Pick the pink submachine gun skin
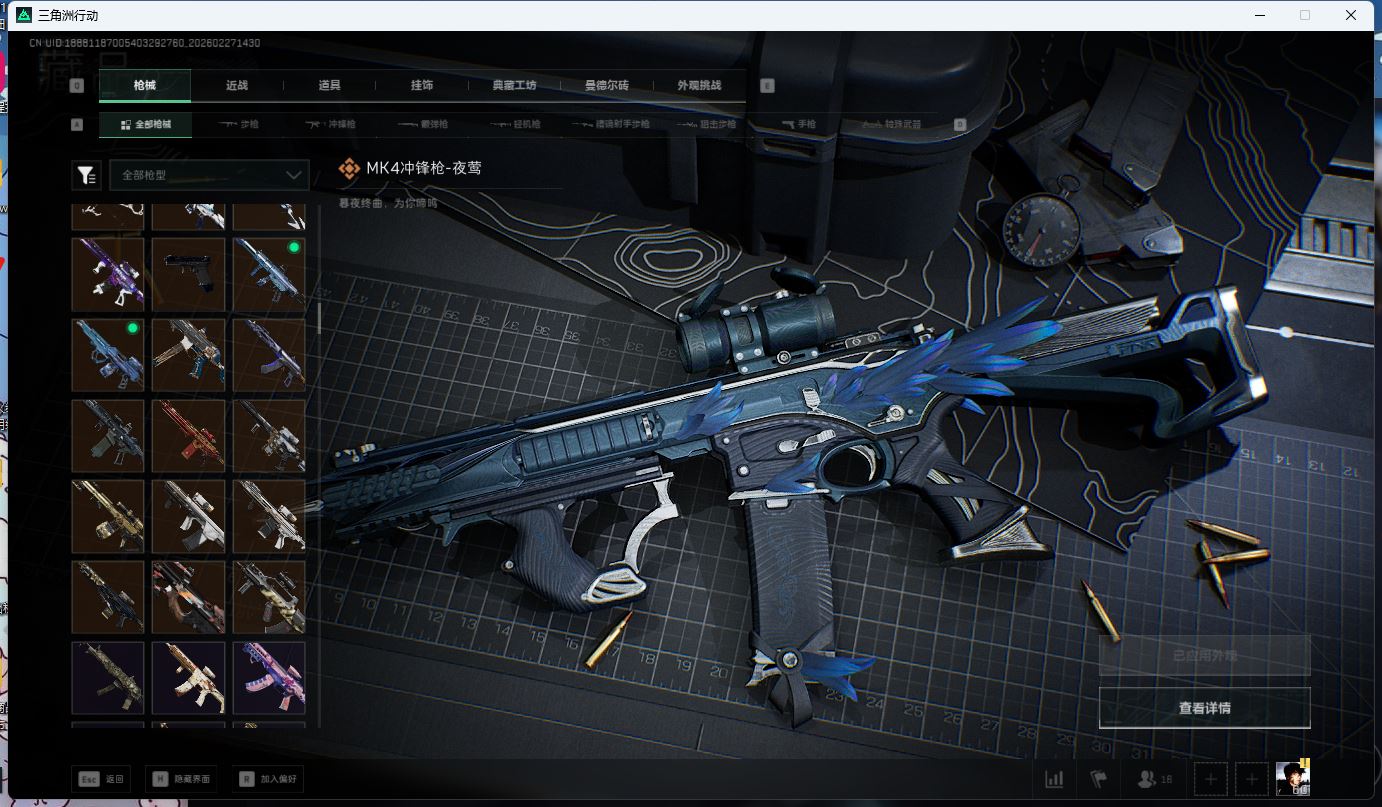Viewport: 1382px width, 807px height. 268,677
